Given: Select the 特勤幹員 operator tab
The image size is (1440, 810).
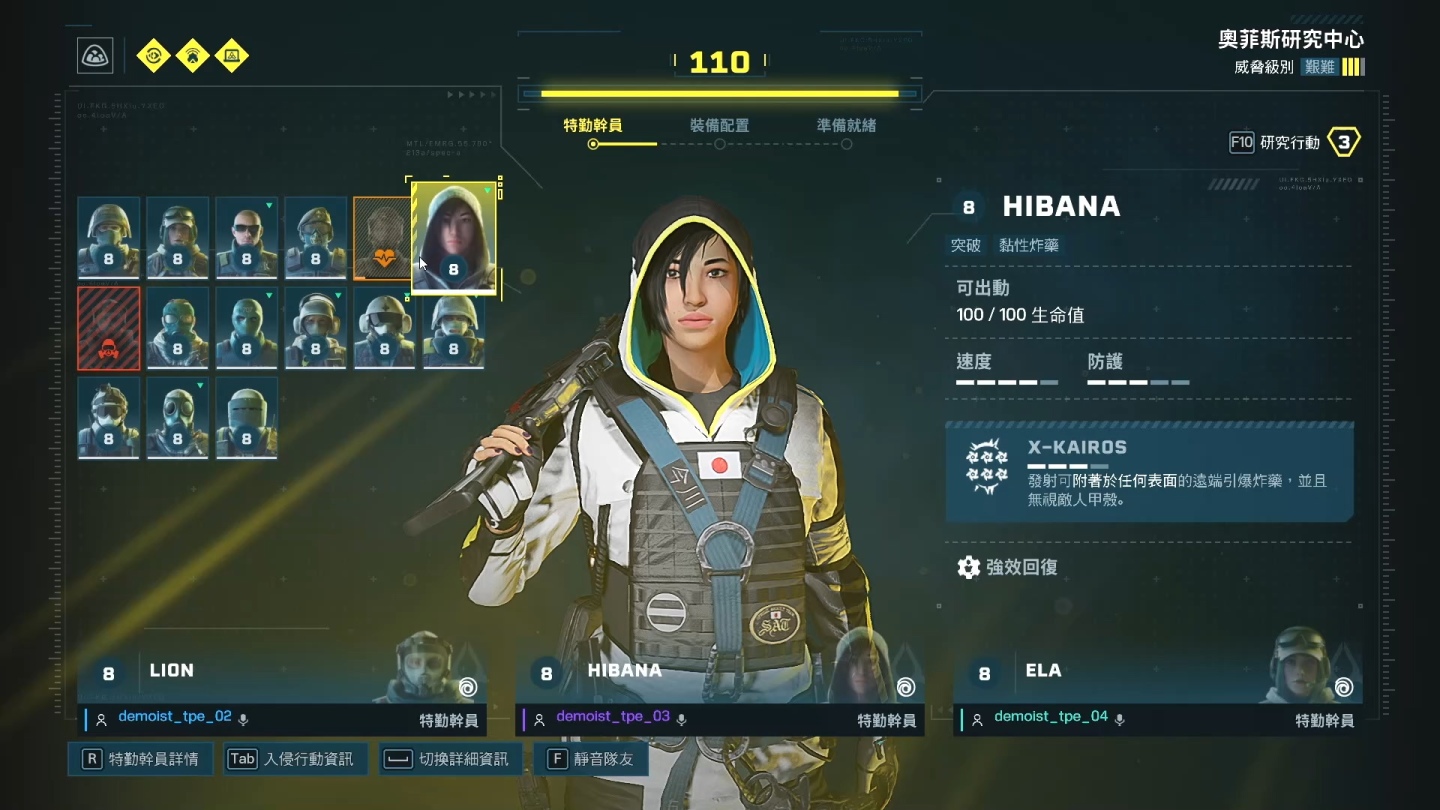Looking at the screenshot, I should point(593,126).
